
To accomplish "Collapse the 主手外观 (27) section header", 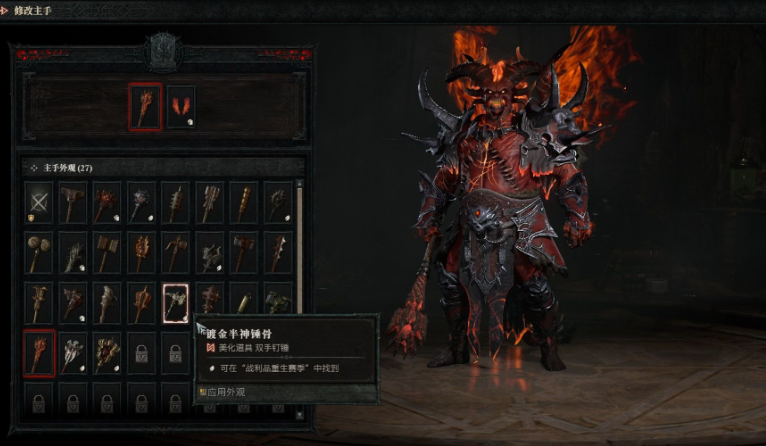I will point(33,167).
